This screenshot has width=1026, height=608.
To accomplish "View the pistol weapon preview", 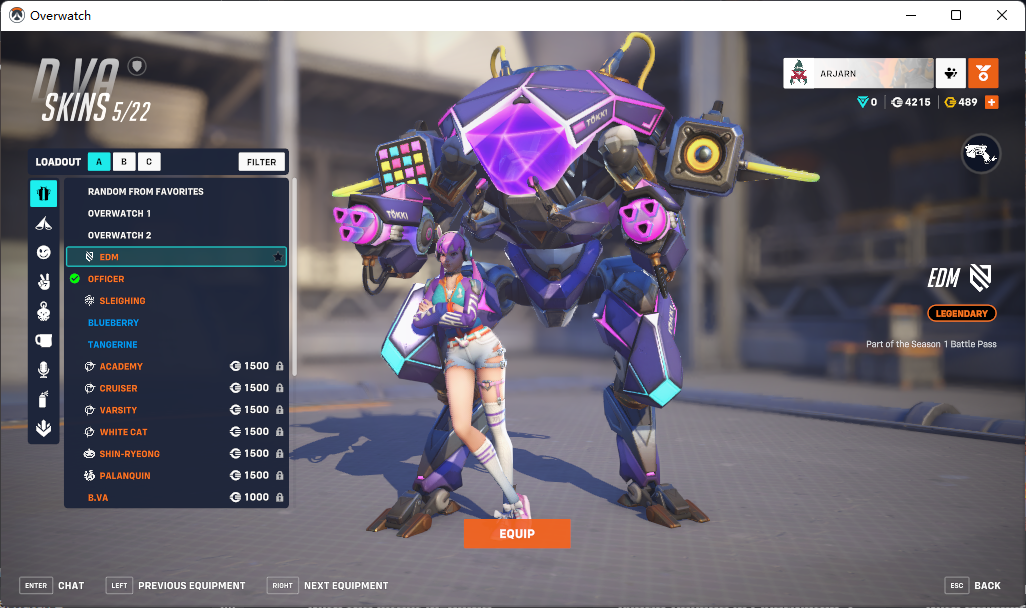I will [x=980, y=154].
